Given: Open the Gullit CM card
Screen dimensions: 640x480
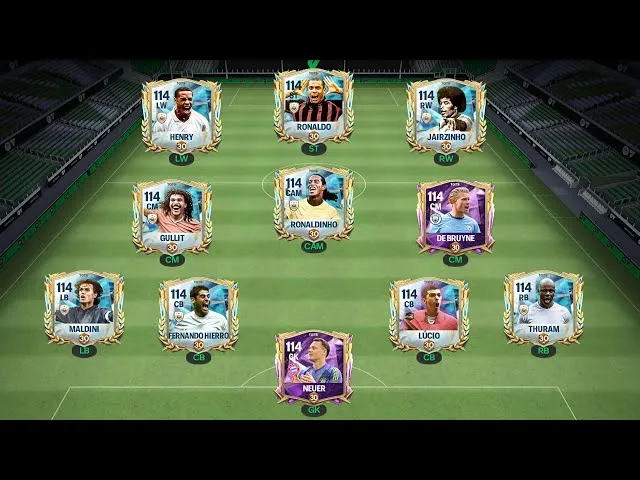Looking at the screenshot, I should tap(172, 215).
